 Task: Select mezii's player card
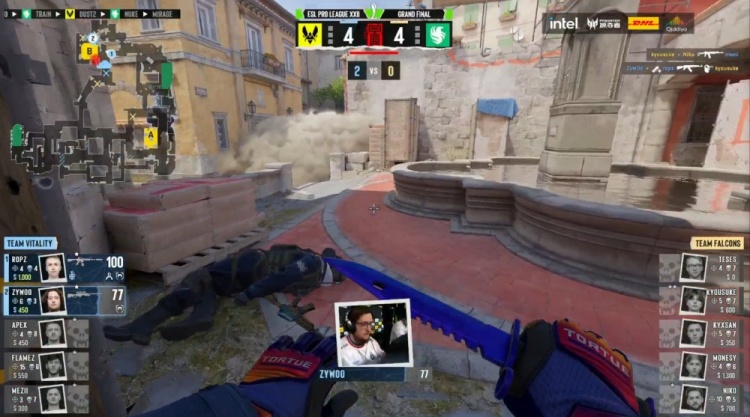pyautogui.click(x=45, y=398)
